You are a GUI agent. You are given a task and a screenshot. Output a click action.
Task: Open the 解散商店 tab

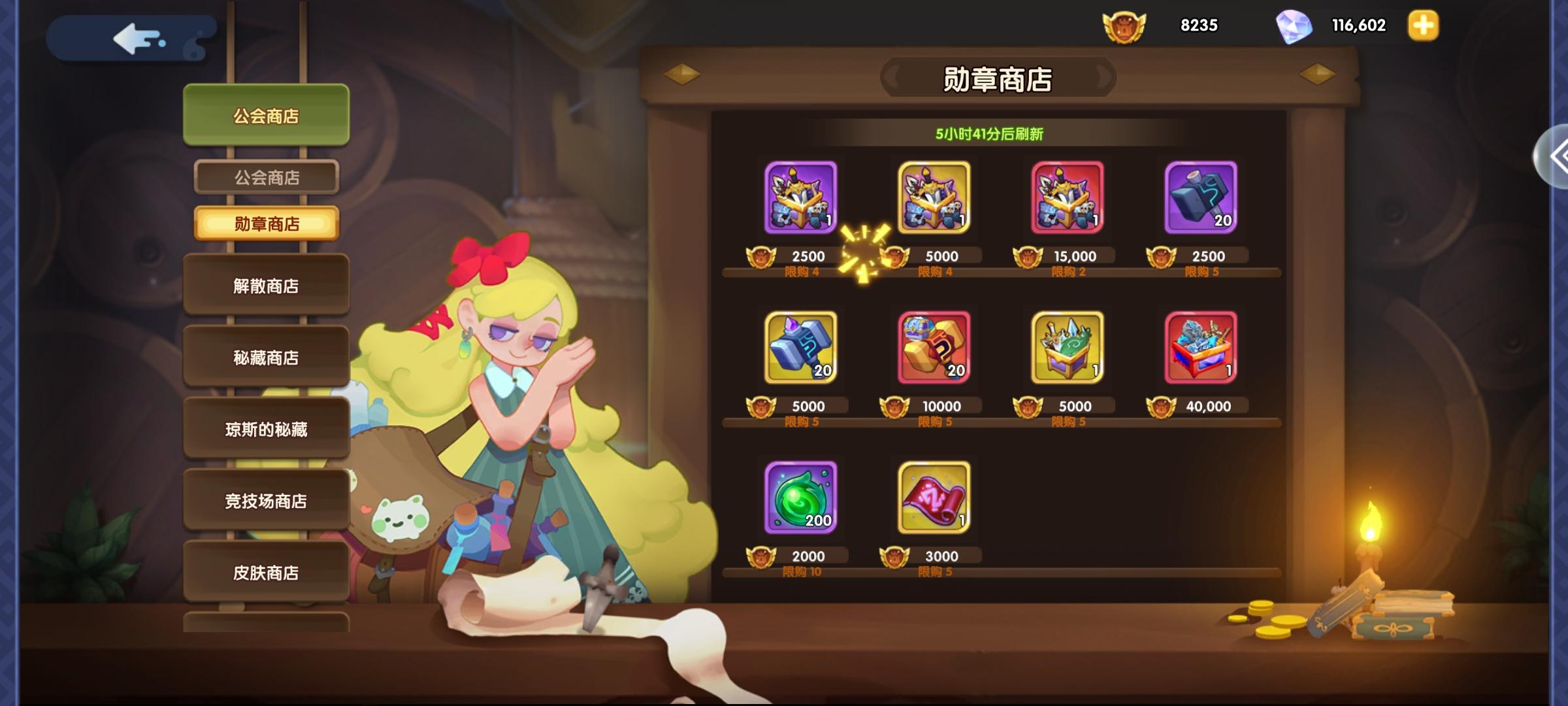pyautogui.click(x=266, y=285)
